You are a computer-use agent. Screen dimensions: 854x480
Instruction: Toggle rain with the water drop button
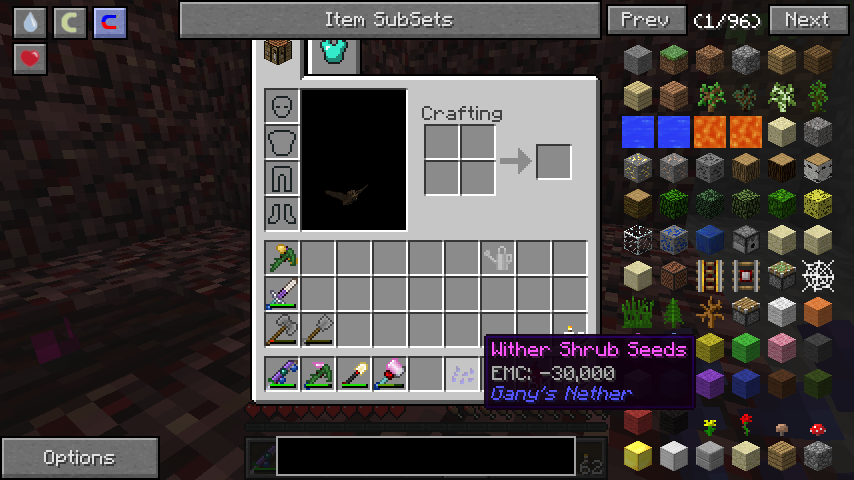[x=32, y=23]
